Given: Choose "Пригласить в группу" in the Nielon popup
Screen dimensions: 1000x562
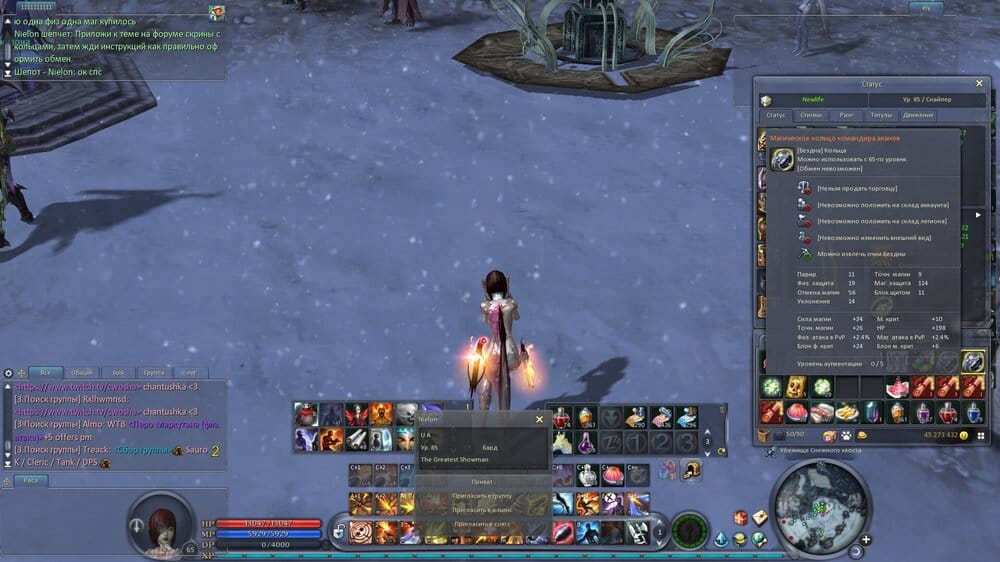Looking at the screenshot, I should point(480,496).
